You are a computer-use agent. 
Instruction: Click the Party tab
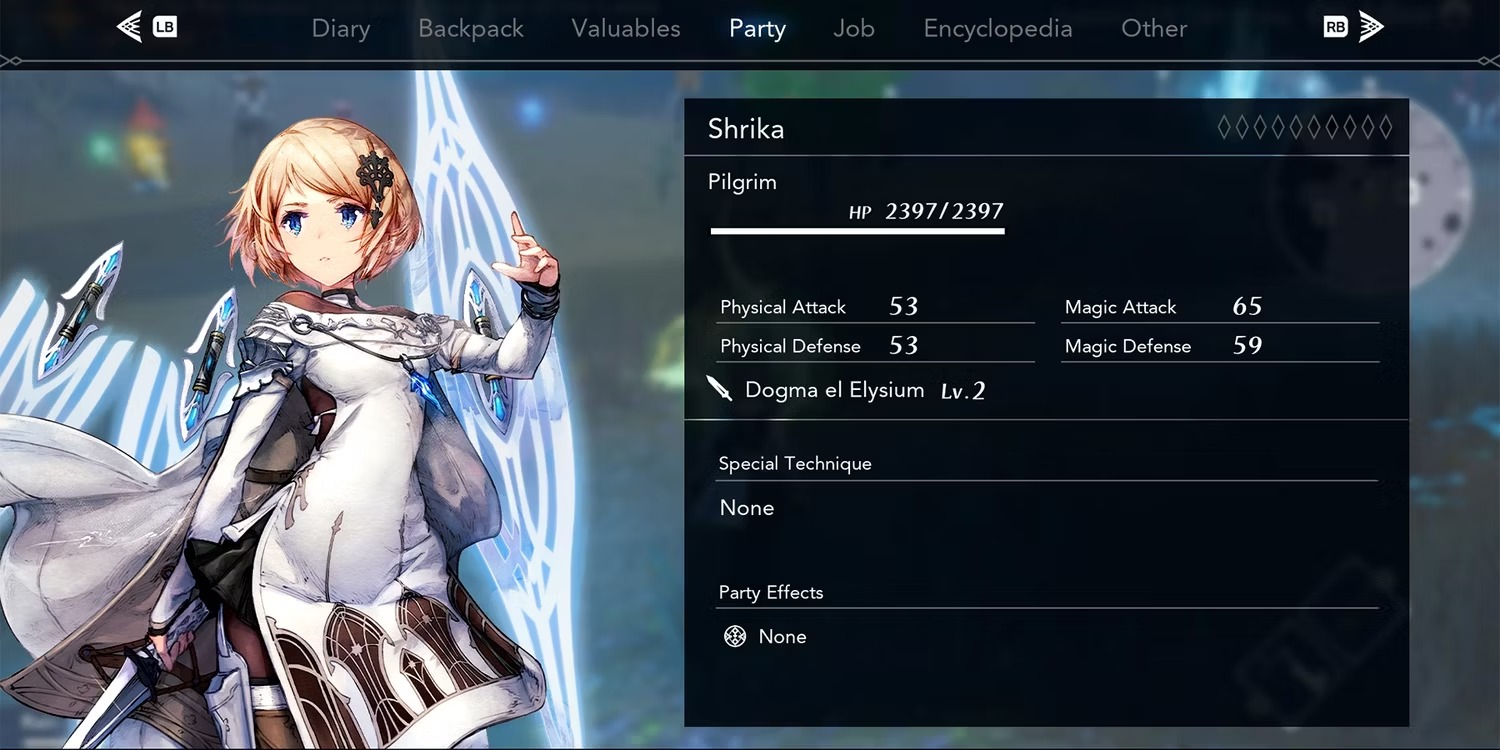[757, 29]
